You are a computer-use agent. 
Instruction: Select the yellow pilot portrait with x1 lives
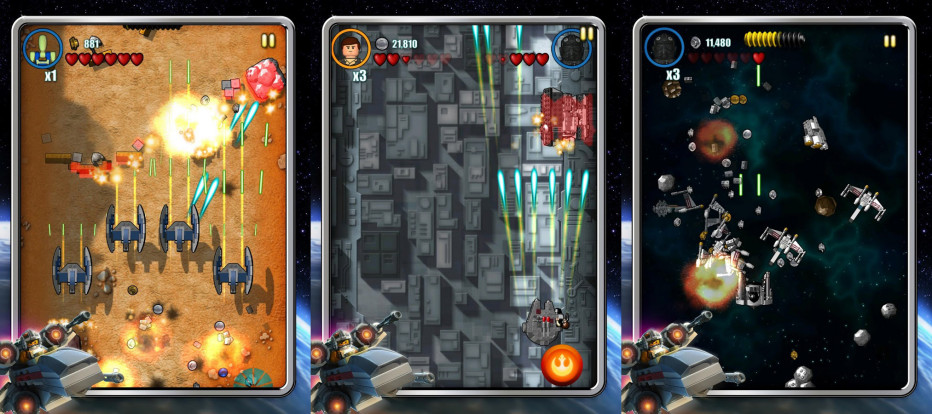tap(42, 47)
